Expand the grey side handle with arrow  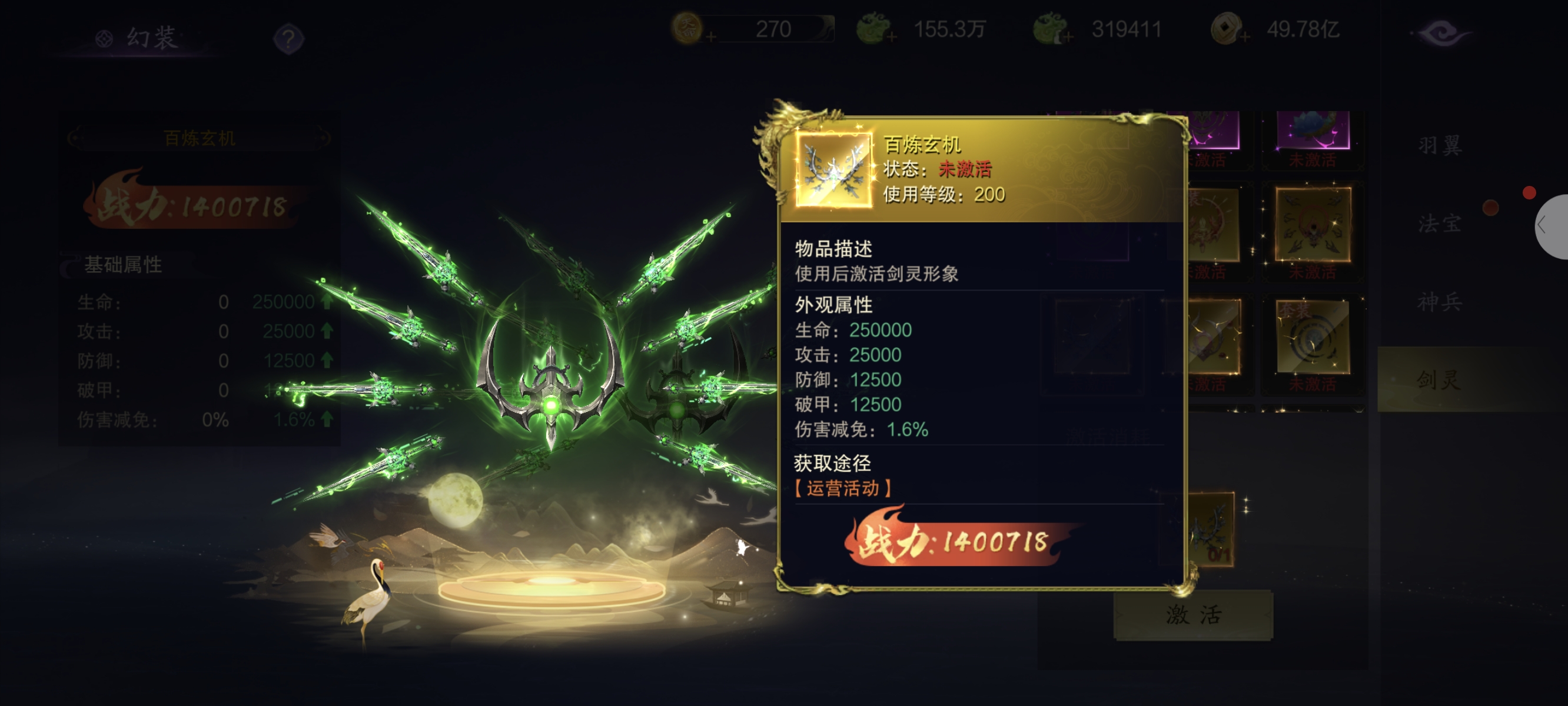1551,227
